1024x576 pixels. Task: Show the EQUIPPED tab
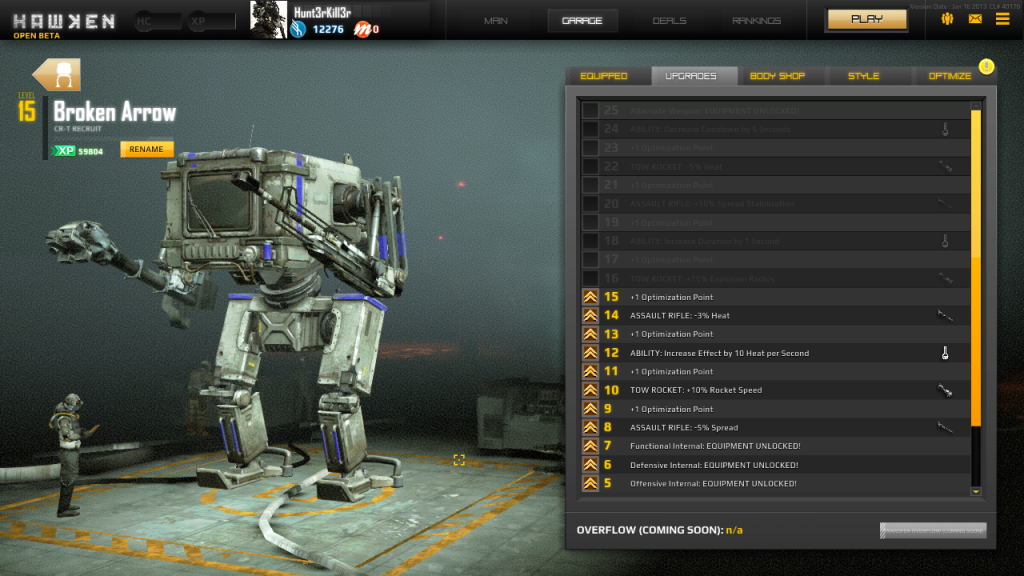pyautogui.click(x=604, y=76)
